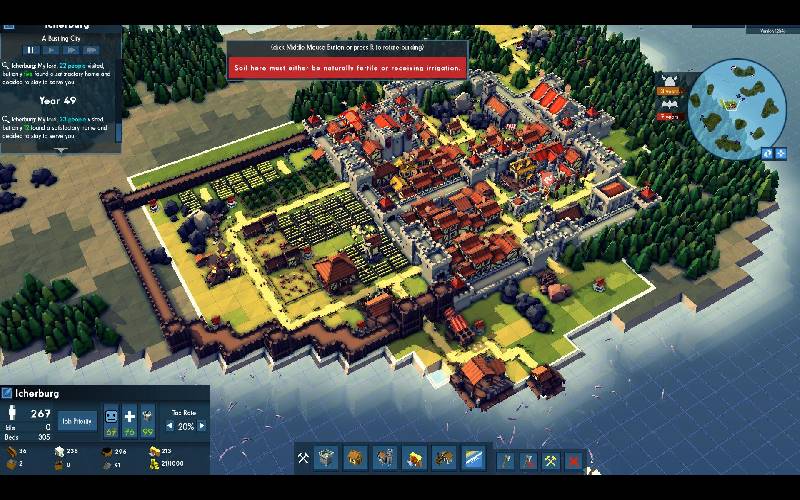The image size is (800, 500).
Task: Set game speed to normal play
Action: click(51, 49)
